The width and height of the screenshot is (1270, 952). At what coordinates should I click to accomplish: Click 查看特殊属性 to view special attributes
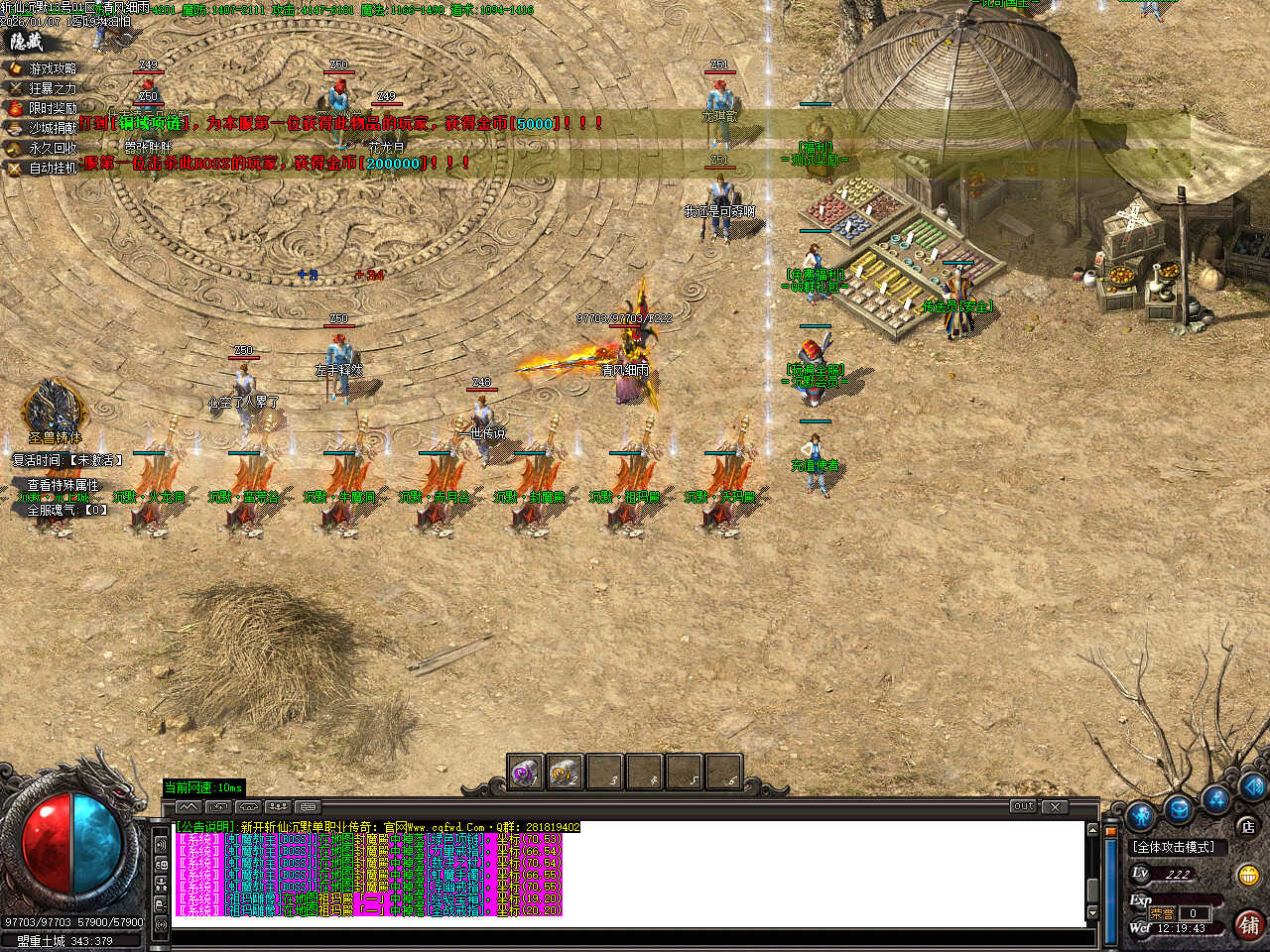[63, 485]
